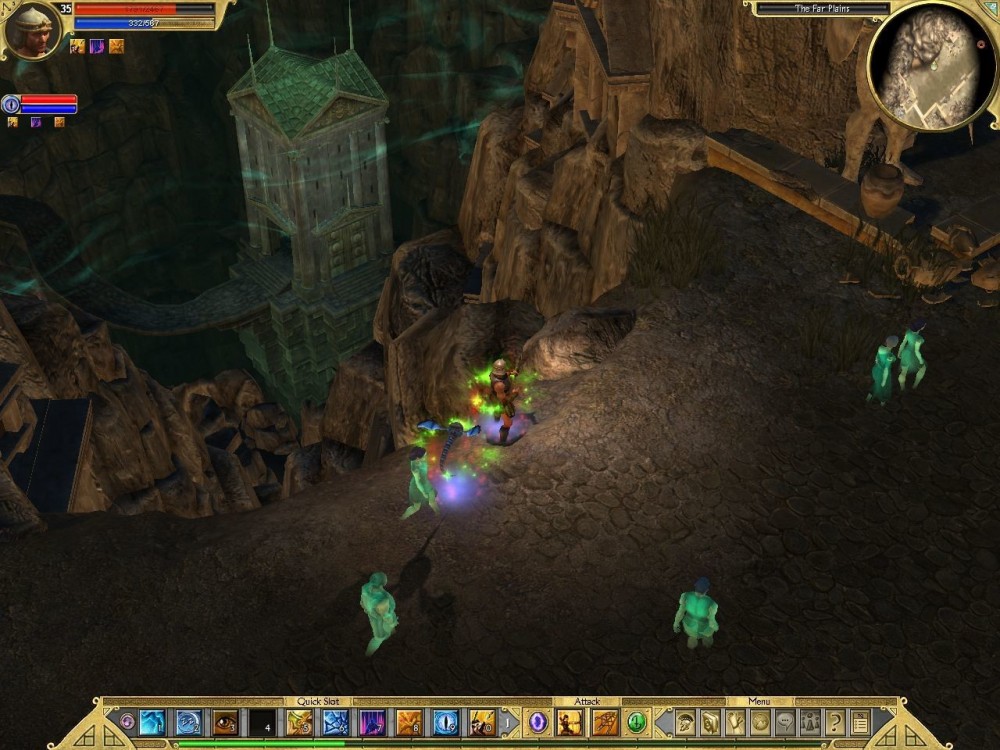This screenshot has height=750, width=1000.
Task: Use the warrior skill in quick slot 0
Action: (482, 722)
